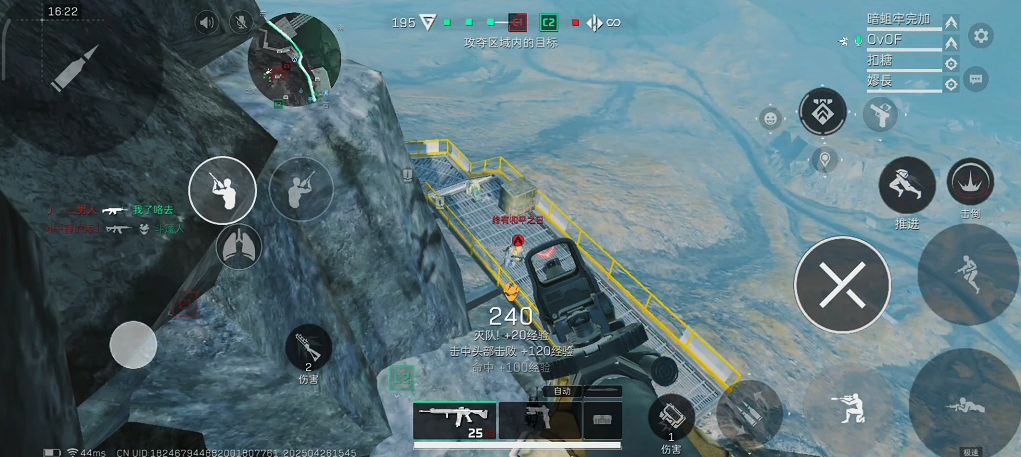Toggle the muted microphone button
This screenshot has height=457, width=1021.
(241, 22)
